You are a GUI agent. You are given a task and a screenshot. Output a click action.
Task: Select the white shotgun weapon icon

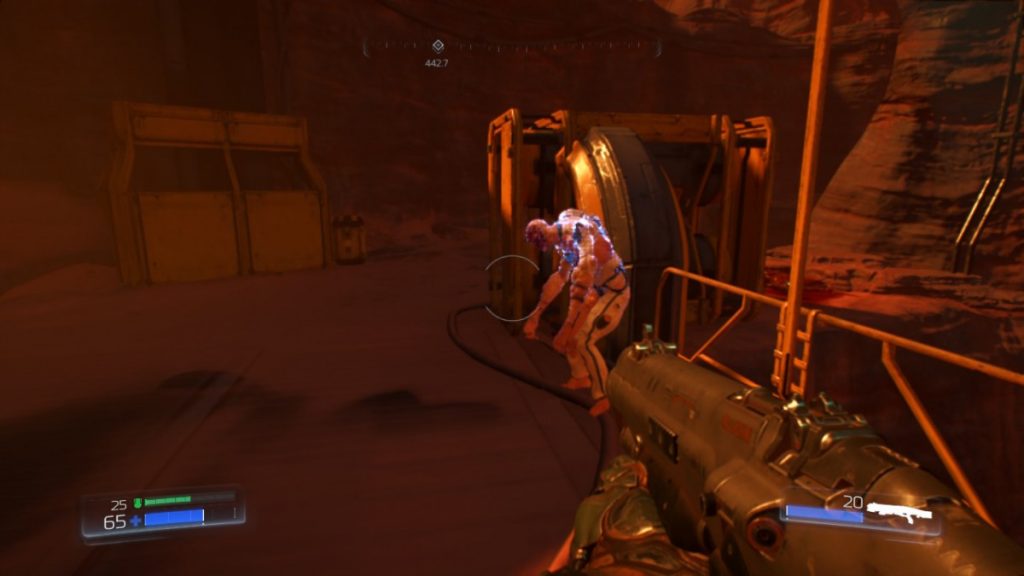[899, 511]
